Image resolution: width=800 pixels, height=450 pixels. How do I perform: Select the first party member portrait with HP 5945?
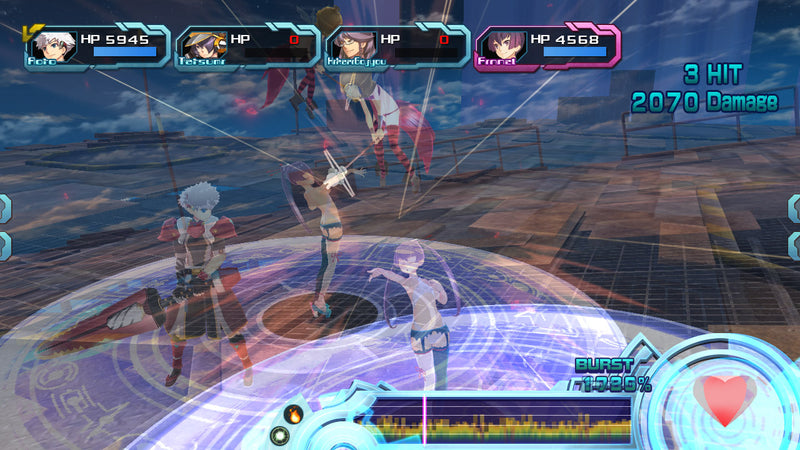52,46
